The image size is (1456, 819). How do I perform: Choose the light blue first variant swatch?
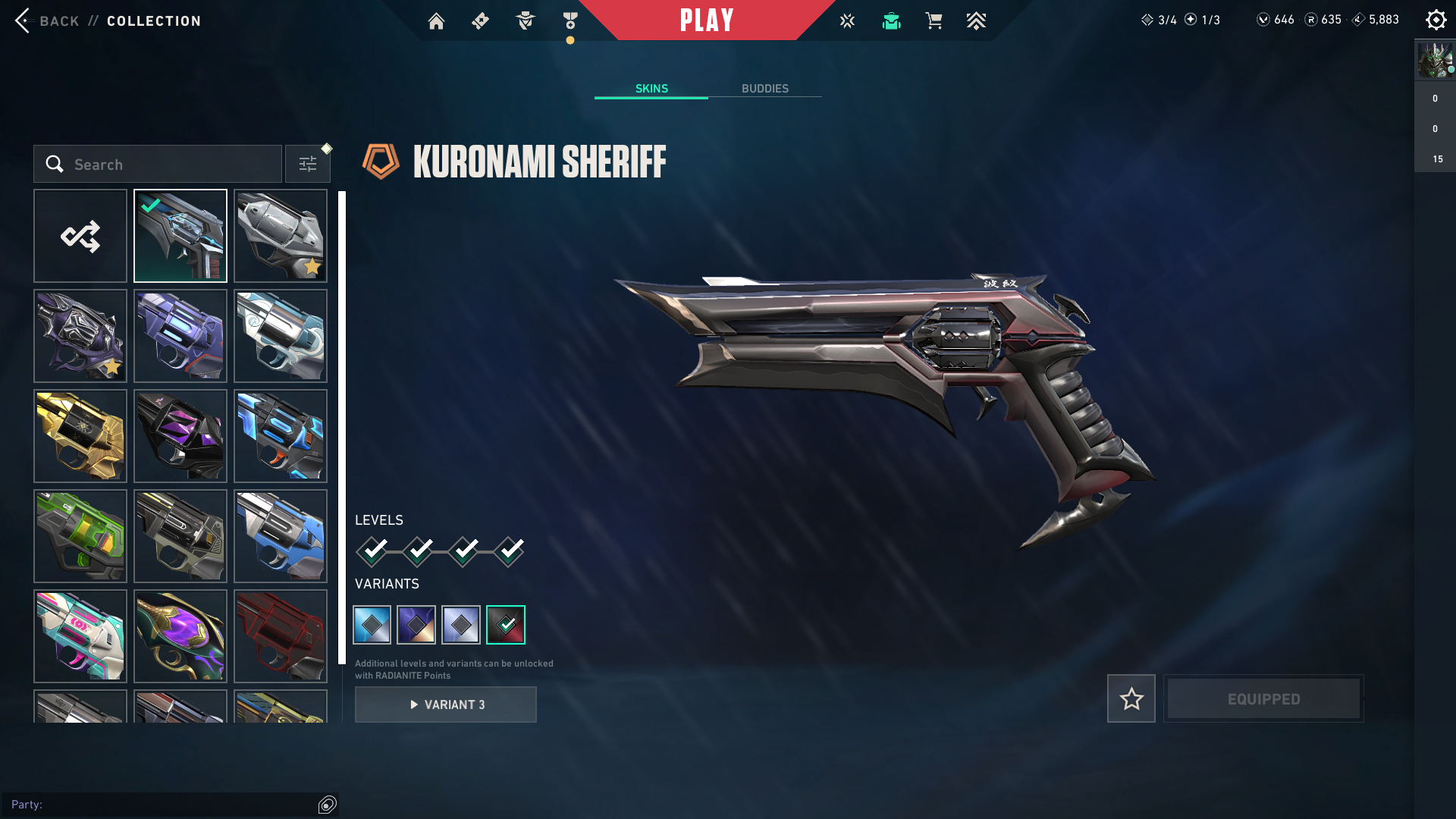[372, 625]
